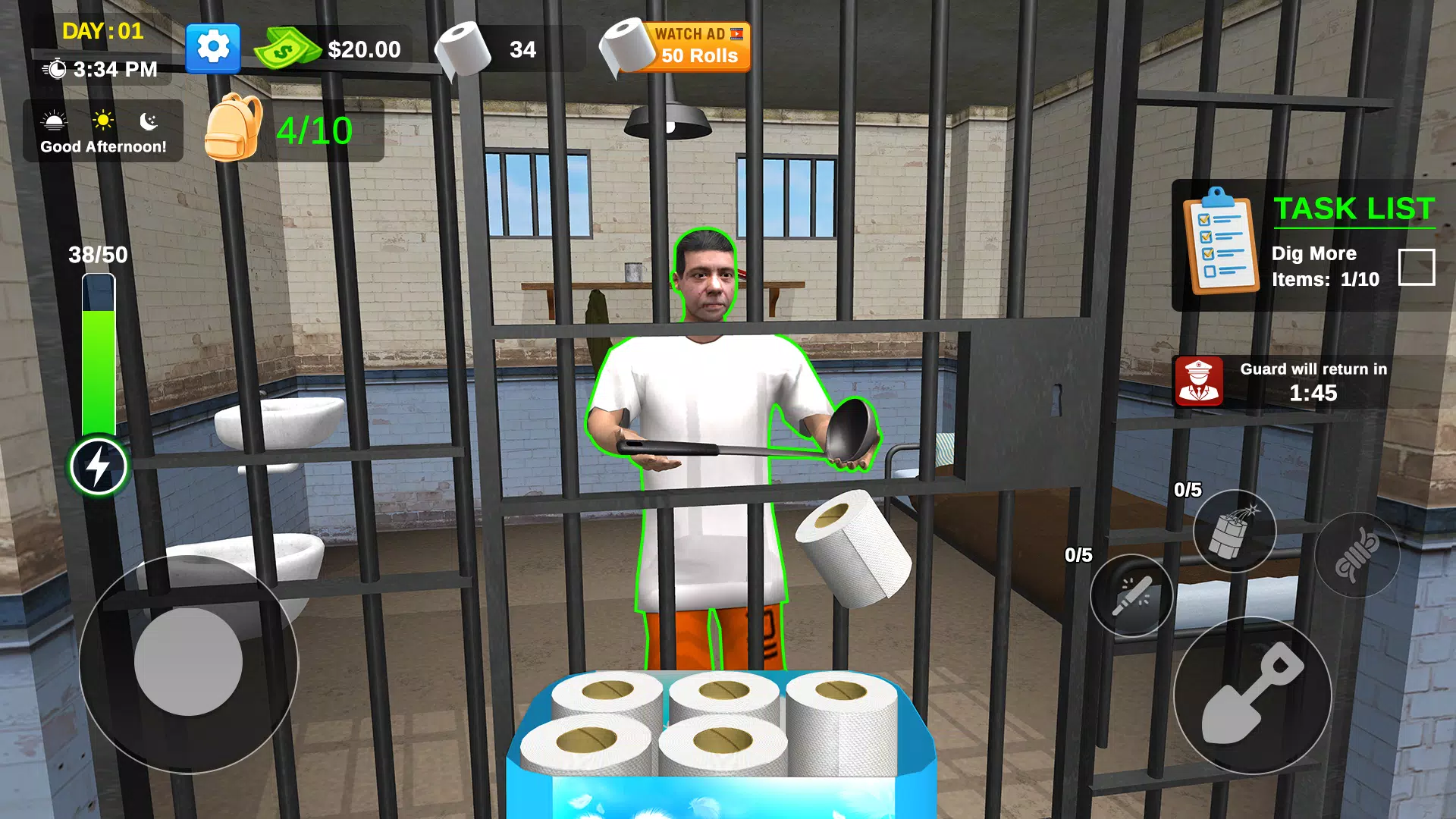Click the green TASK LIST header
This screenshot has height=819, width=1456.
[x=1354, y=209]
